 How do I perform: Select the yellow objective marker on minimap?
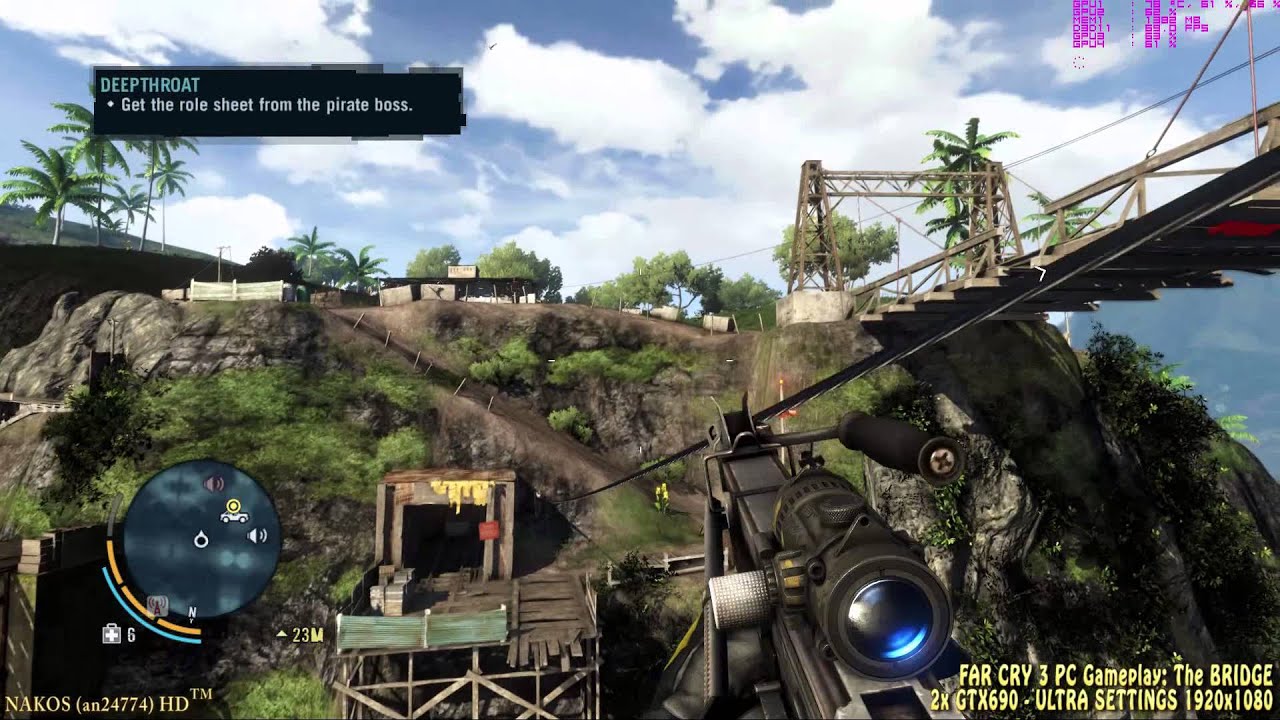tap(234, 505)
